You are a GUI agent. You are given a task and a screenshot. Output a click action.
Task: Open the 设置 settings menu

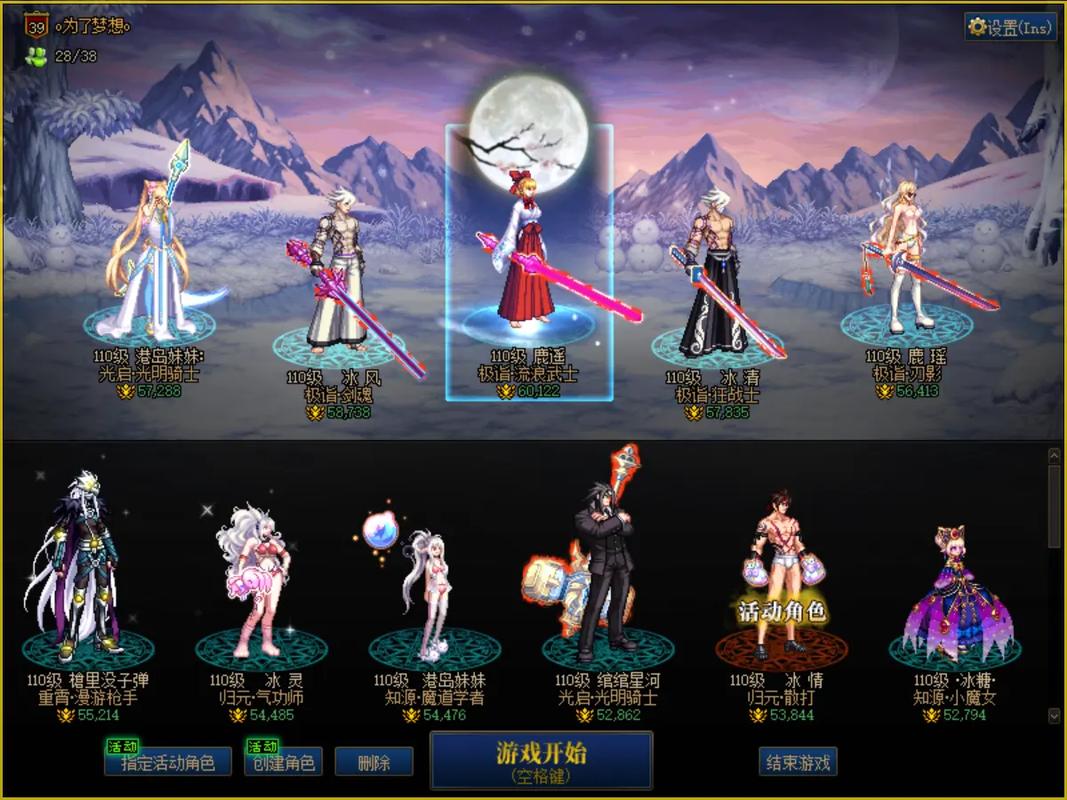[x=1010, y=27]
